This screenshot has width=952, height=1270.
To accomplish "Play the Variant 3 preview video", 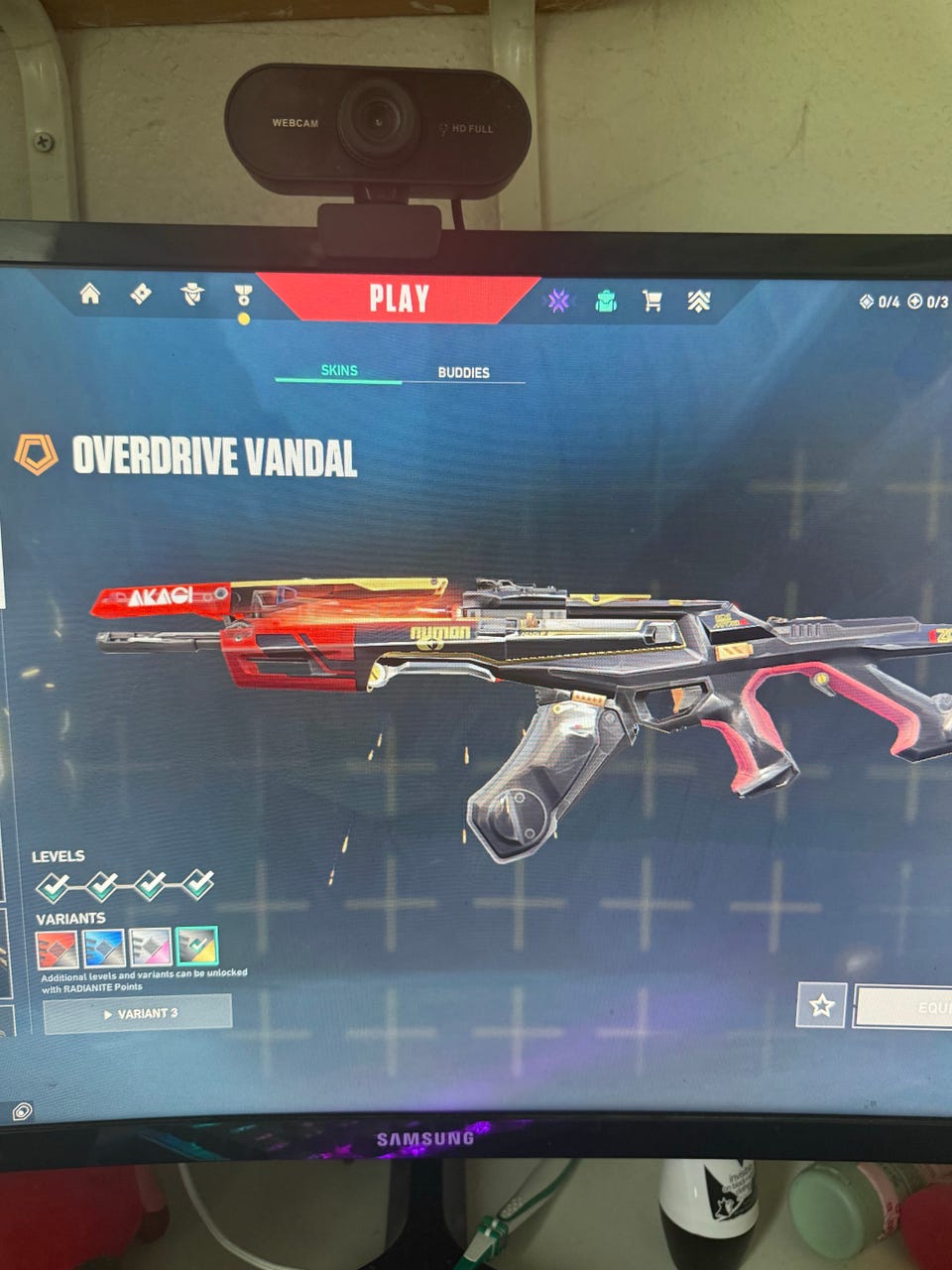I will coord(138,1014).
